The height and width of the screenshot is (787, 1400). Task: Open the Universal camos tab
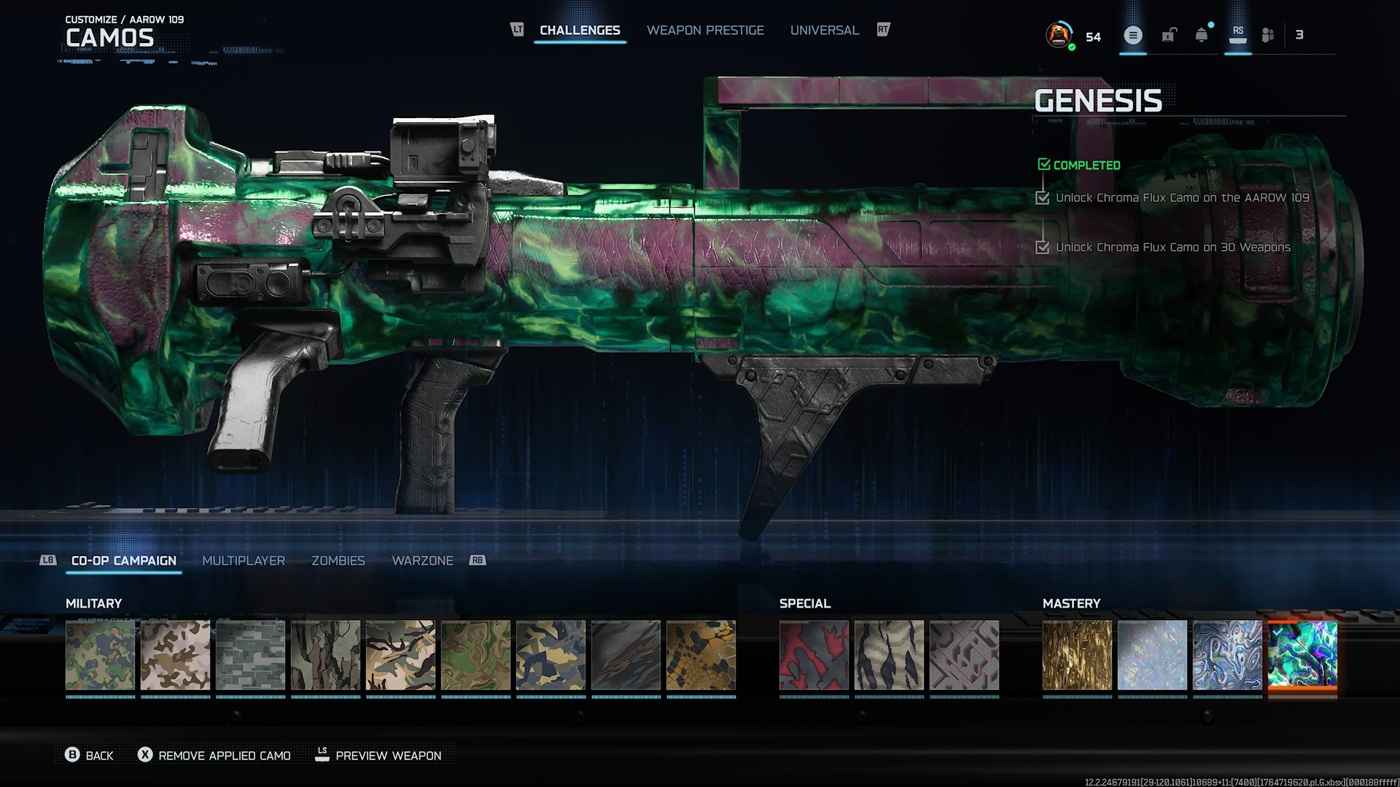pos(824,30)
